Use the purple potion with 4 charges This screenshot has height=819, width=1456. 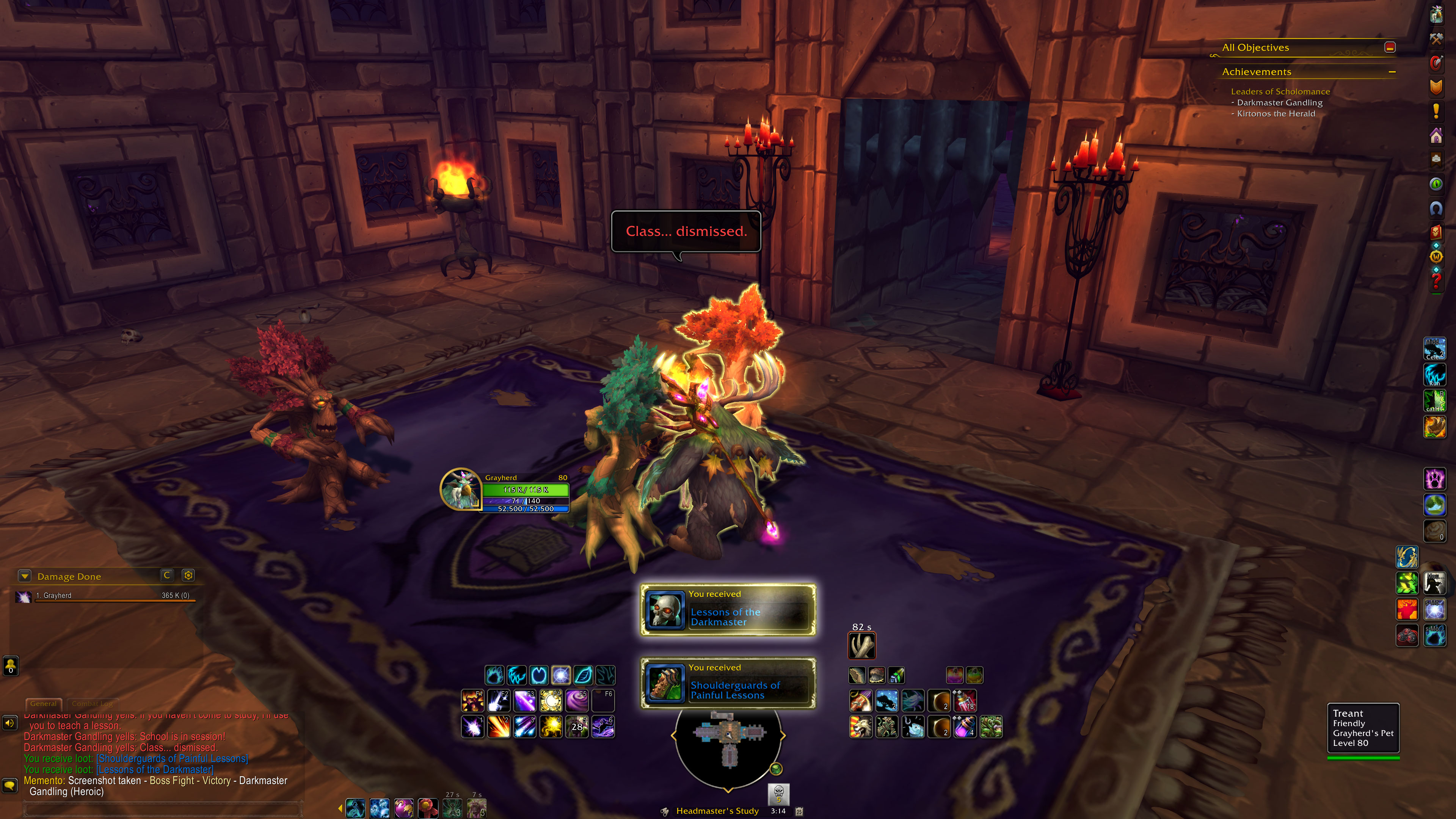965,727
